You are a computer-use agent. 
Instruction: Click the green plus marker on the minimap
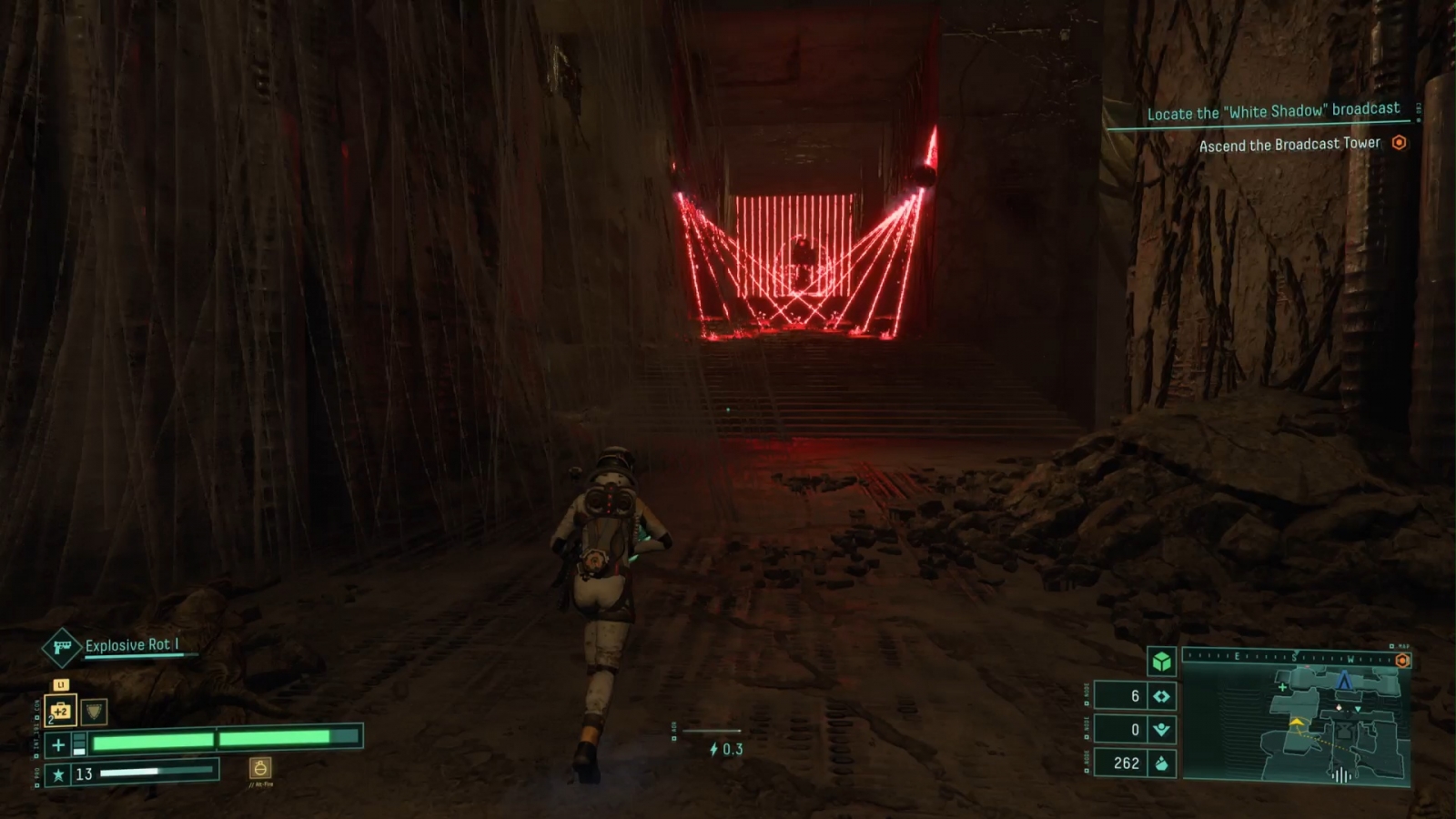(x=1283, y=687)
